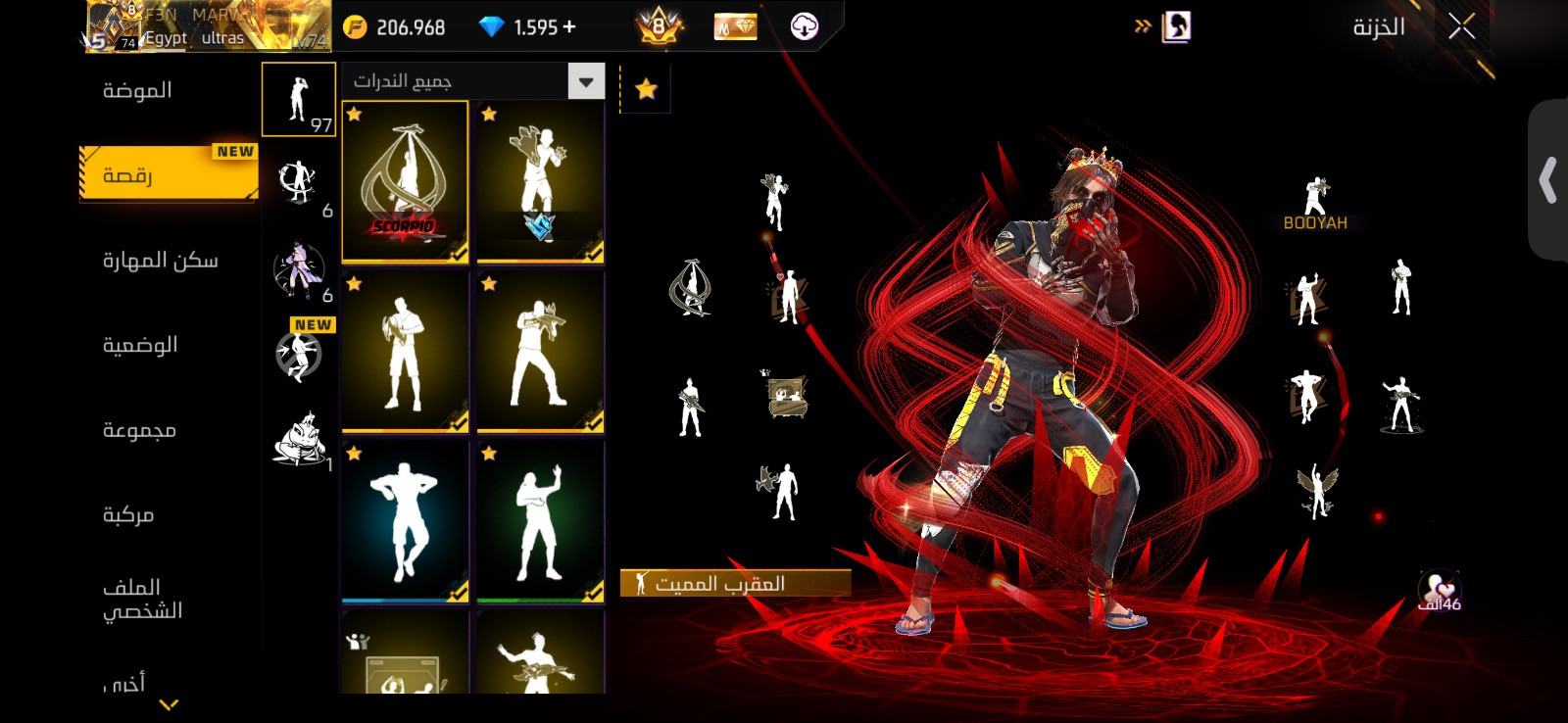Open the player profile banner
The height and width of the screenshot is (723, 1568).
208,26
